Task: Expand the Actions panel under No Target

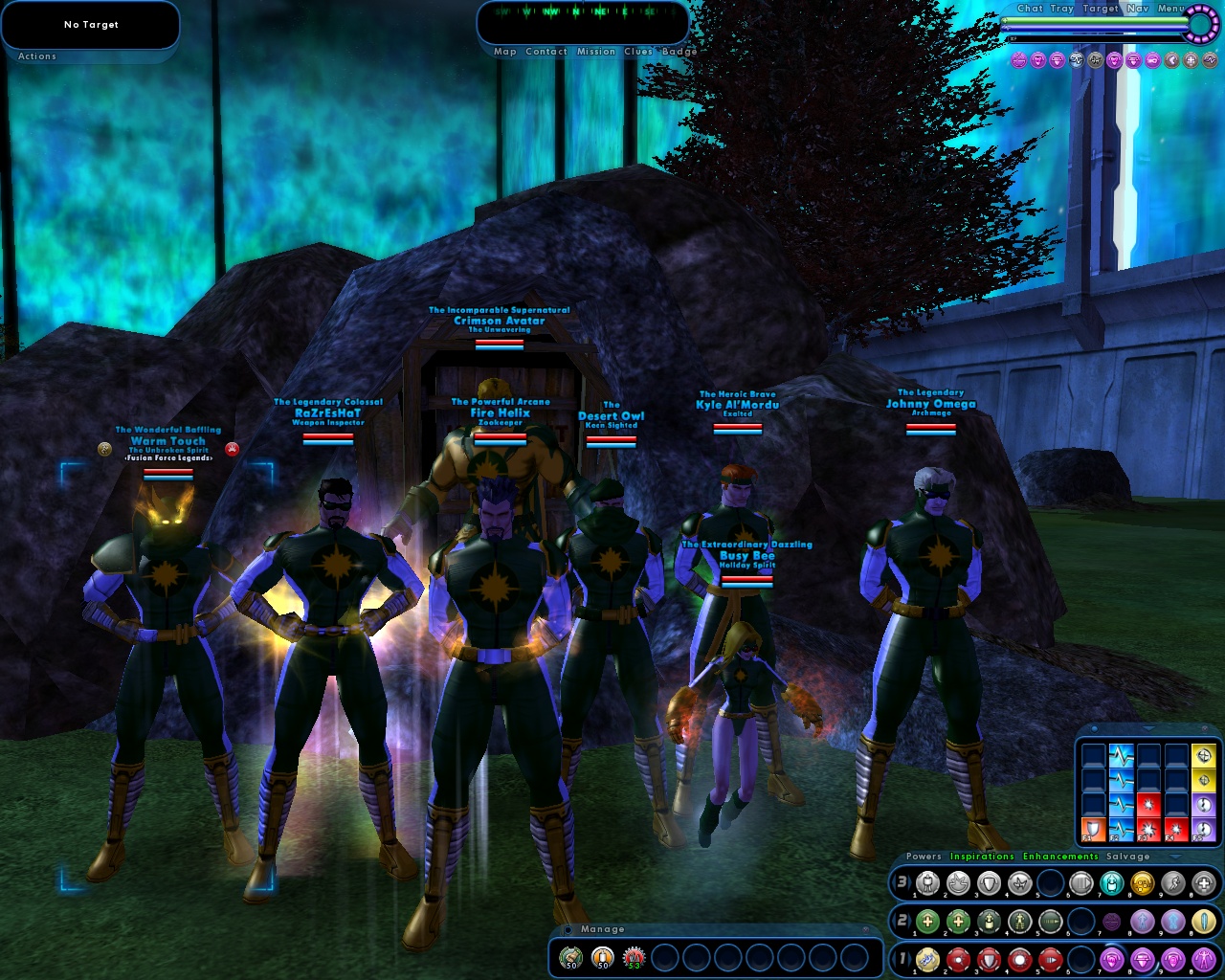Action: point(35,56)
